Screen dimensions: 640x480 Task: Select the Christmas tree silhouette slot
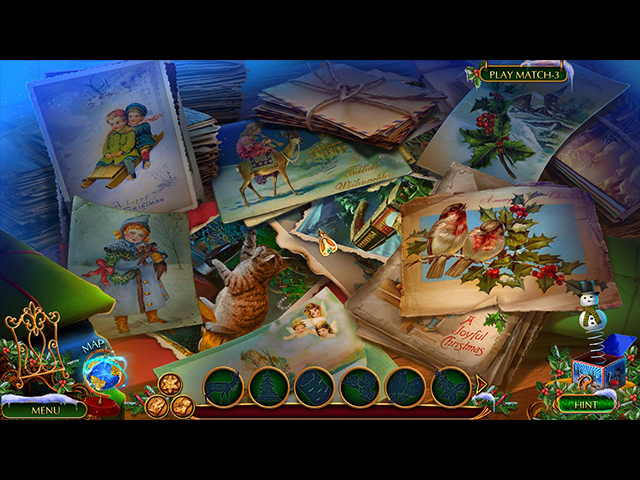(x=269, y=386)
